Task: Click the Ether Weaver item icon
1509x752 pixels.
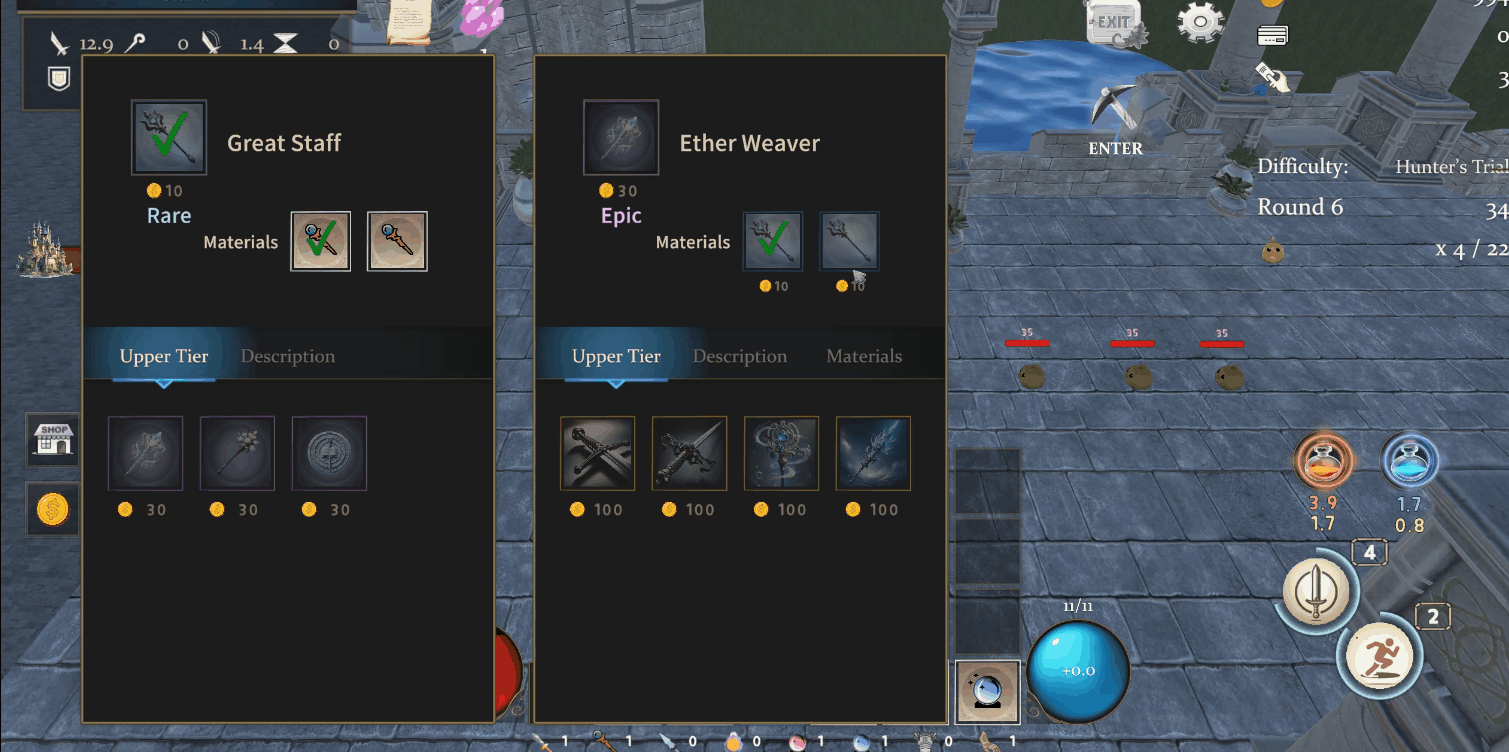Action: click(621, 138)
